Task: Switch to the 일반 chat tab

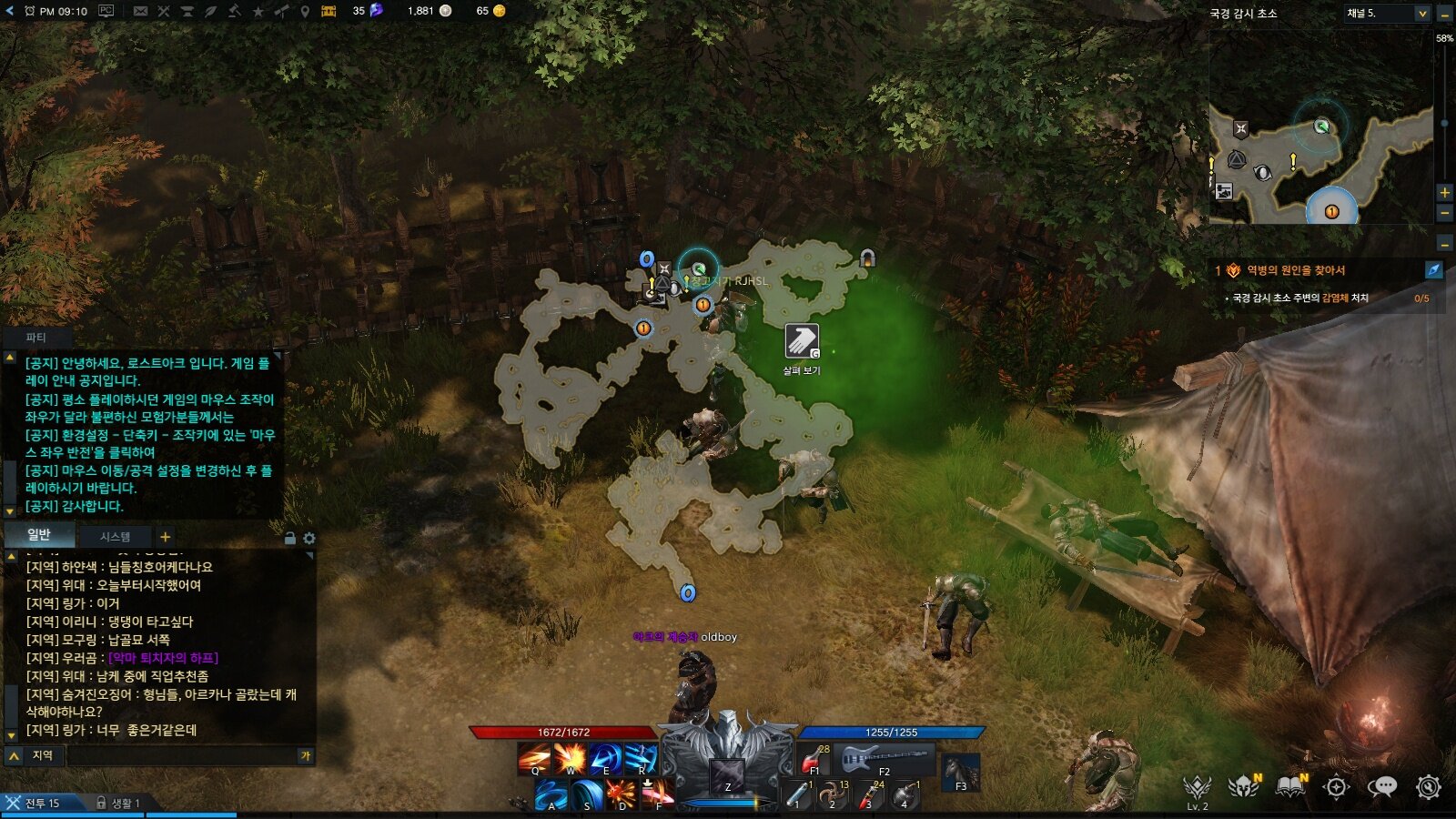Action: 39,535
